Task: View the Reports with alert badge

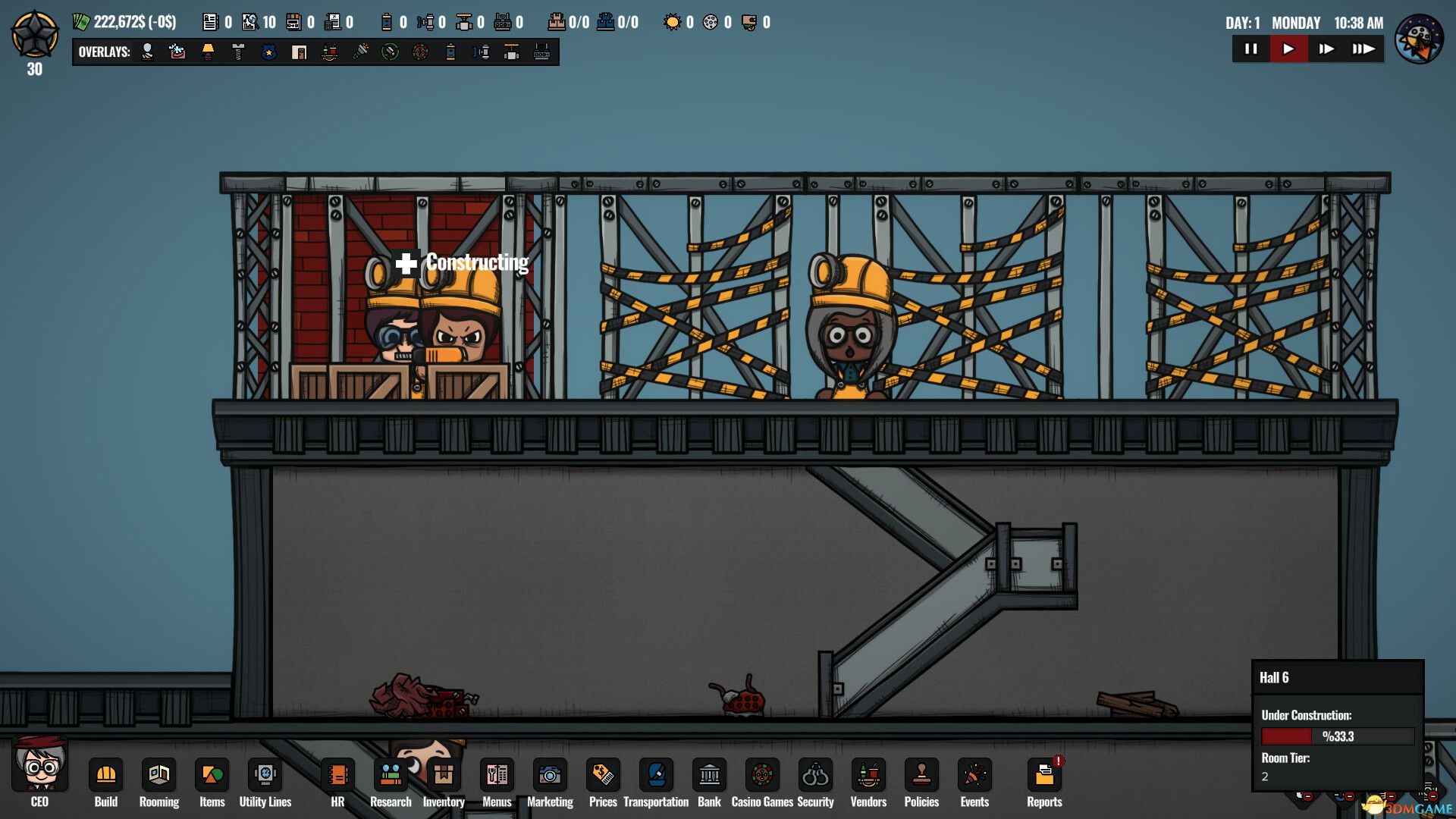Action: click(x=1044, y=776)
